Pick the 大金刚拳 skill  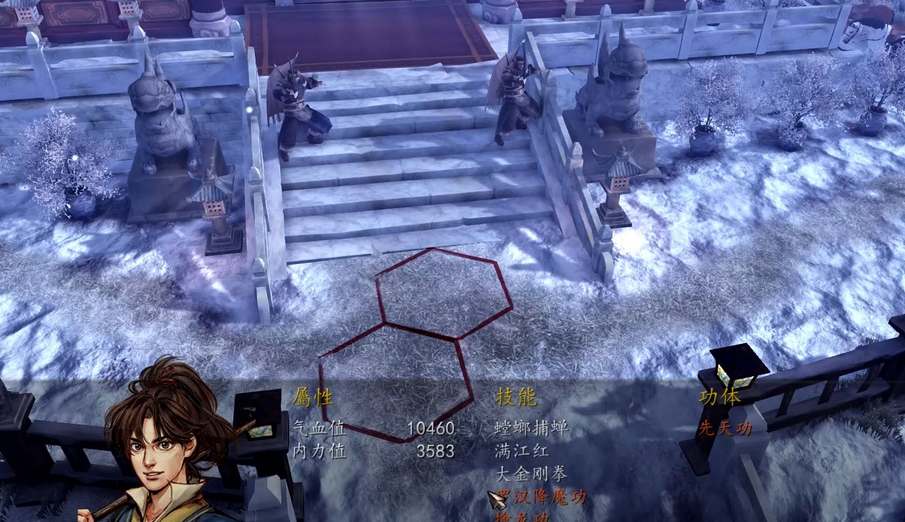pyautogui.click(x=531, y=474)
